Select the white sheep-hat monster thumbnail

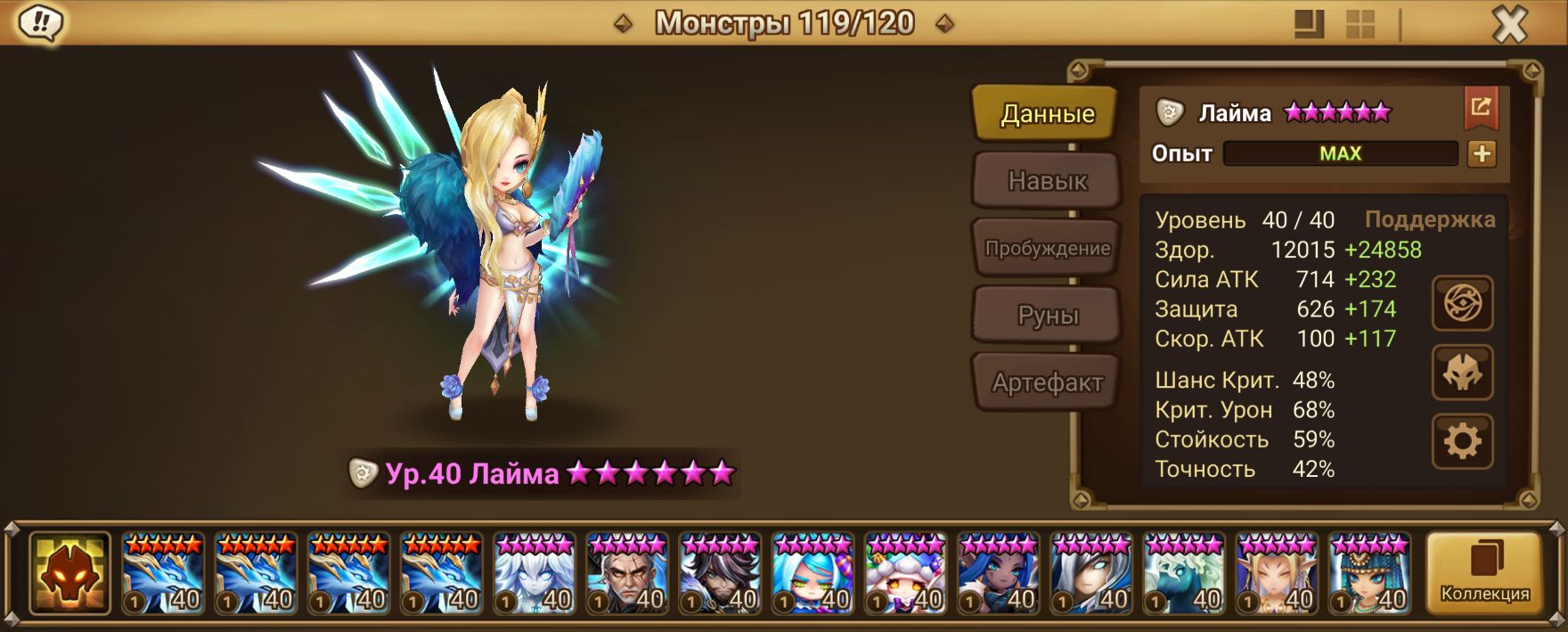[905, 574]
